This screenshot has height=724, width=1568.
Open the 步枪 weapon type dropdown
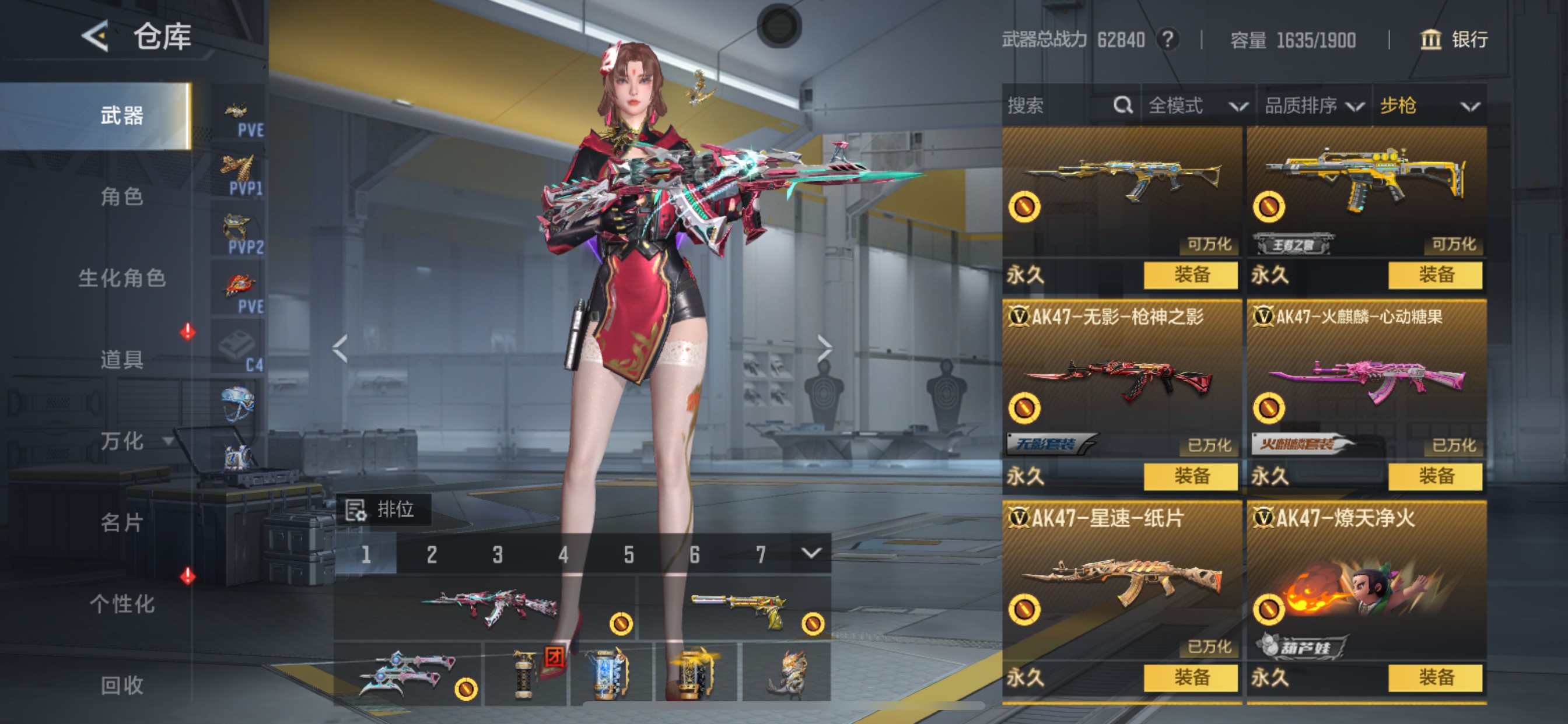[x=1428, y=106]
